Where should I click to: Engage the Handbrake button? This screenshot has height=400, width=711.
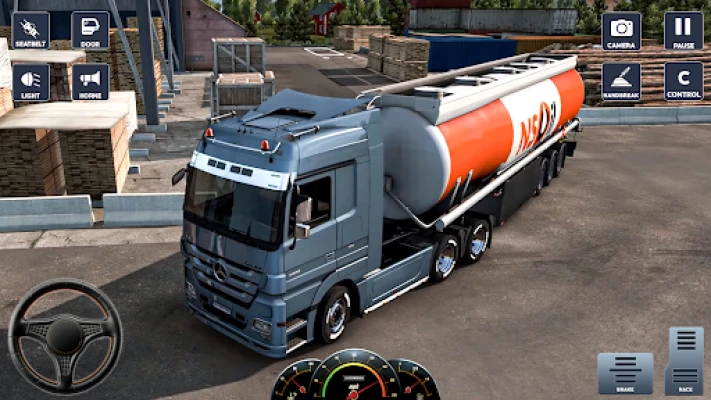tap(621, 82)
